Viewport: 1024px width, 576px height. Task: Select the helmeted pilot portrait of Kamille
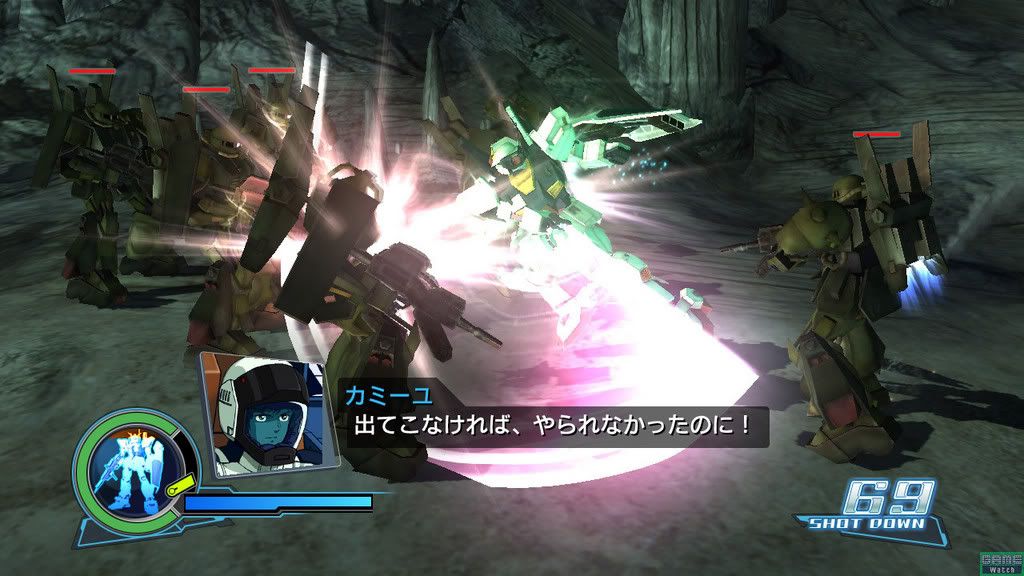[x=265, y=410]
